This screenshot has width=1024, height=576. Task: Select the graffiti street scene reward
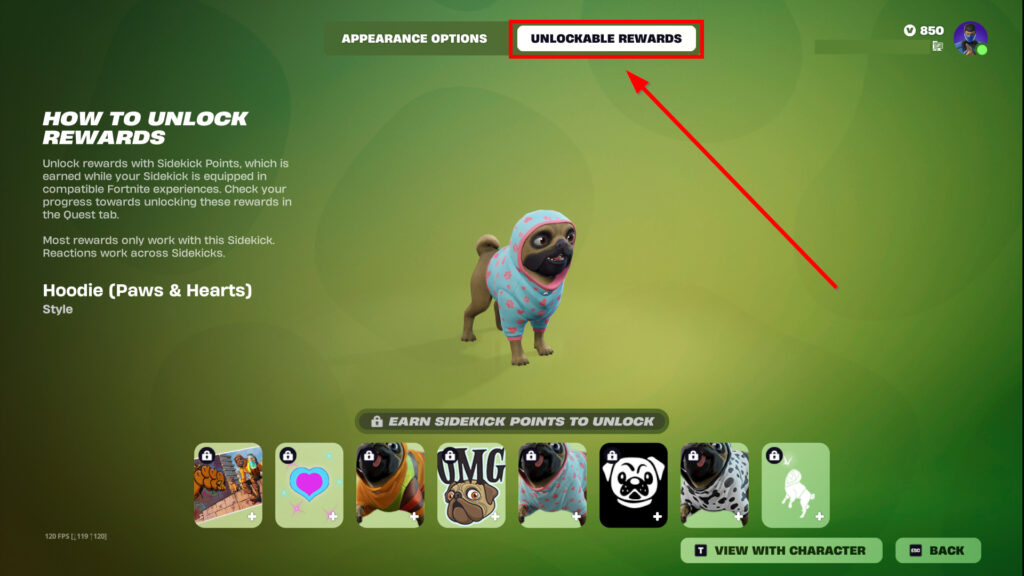click(228, 485)
